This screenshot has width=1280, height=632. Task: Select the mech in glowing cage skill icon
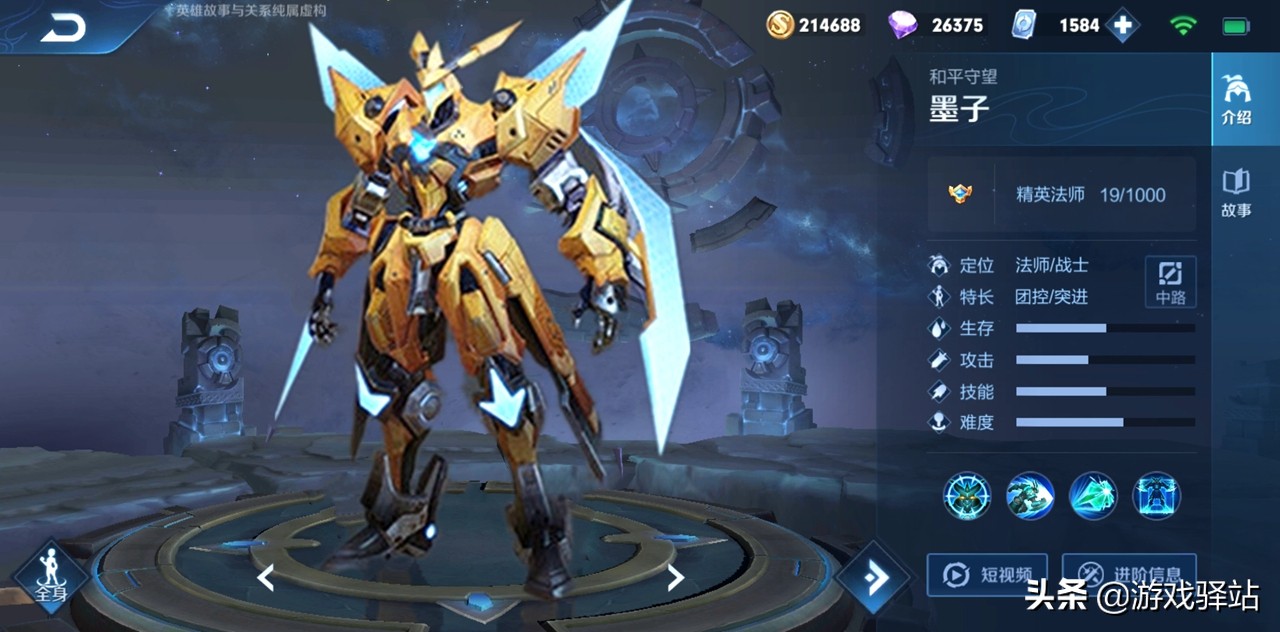(x=1157, y=496)
